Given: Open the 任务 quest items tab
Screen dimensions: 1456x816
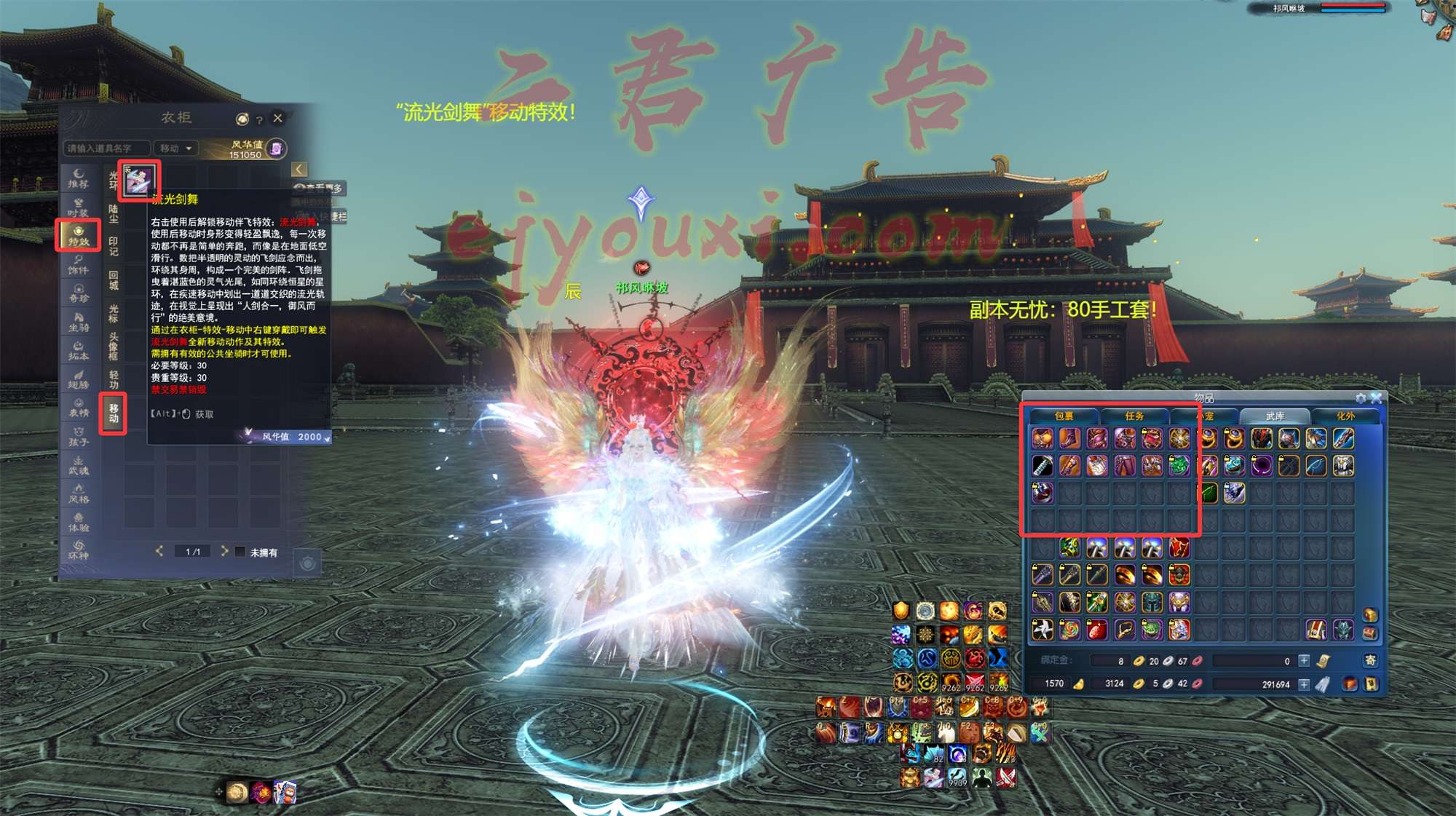Looking at the screenshot, I should click(x=1134, y=416).
